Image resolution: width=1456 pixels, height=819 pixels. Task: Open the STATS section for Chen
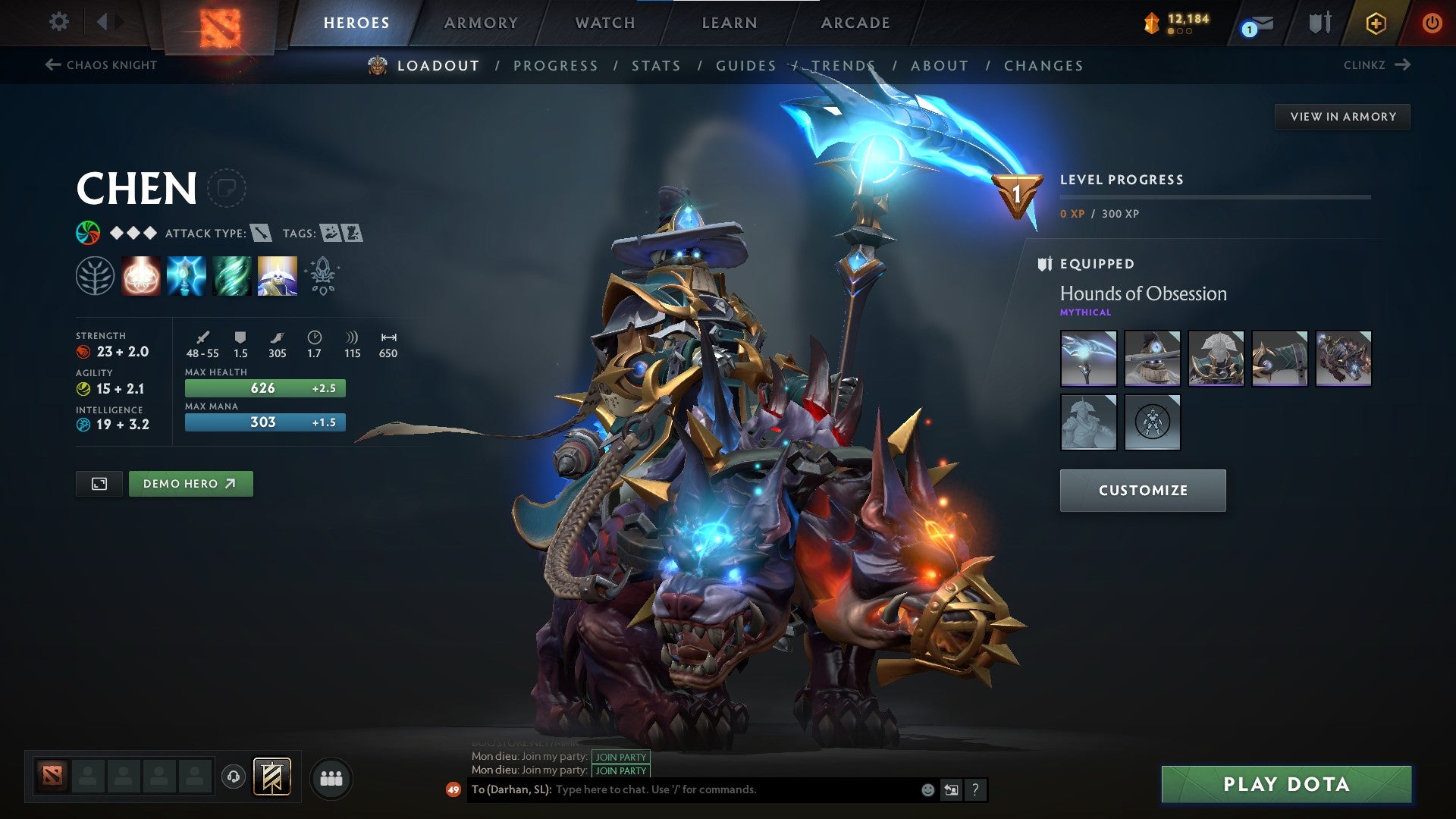coord(656,66)
